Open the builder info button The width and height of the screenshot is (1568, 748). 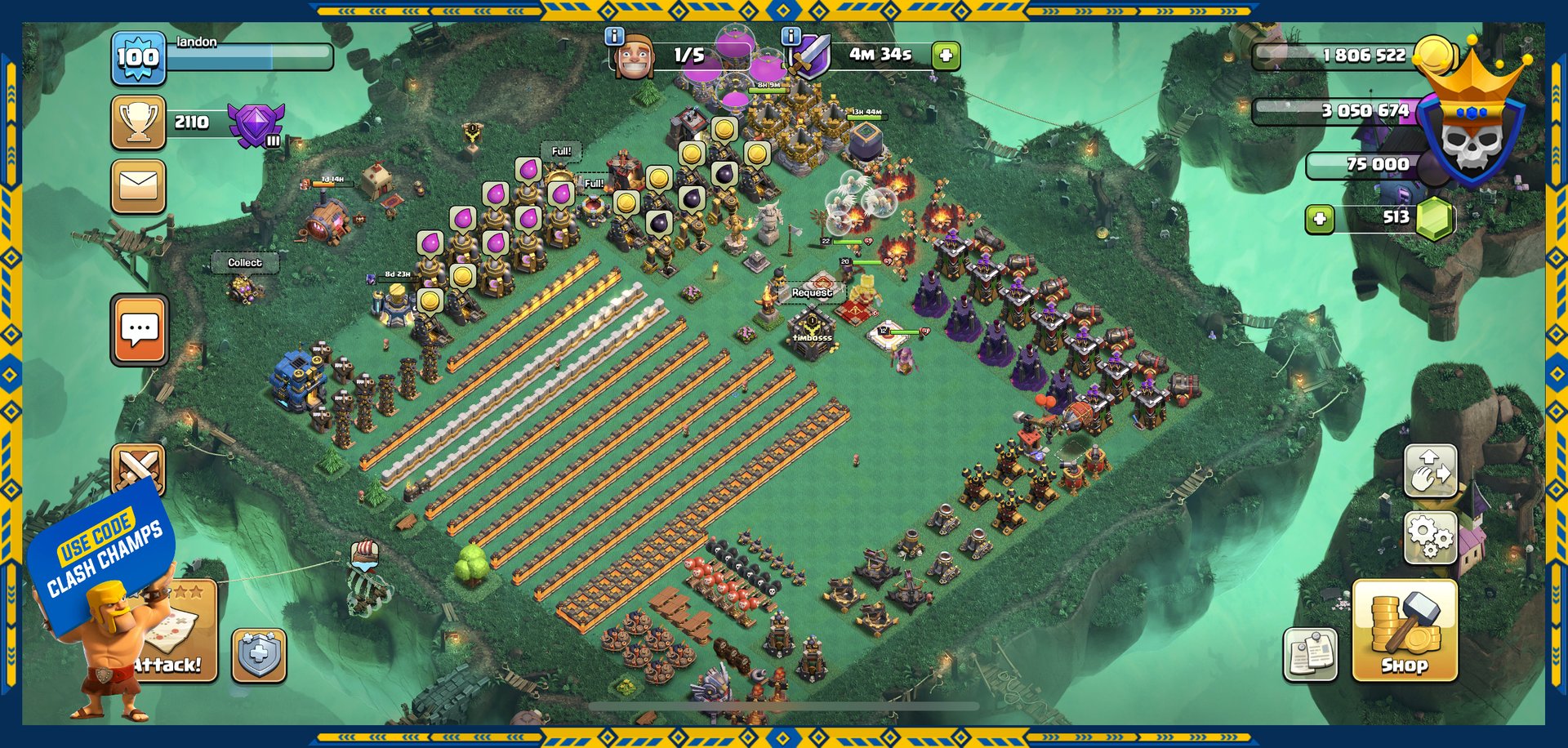pyautogui.click(x=614, y=36)
